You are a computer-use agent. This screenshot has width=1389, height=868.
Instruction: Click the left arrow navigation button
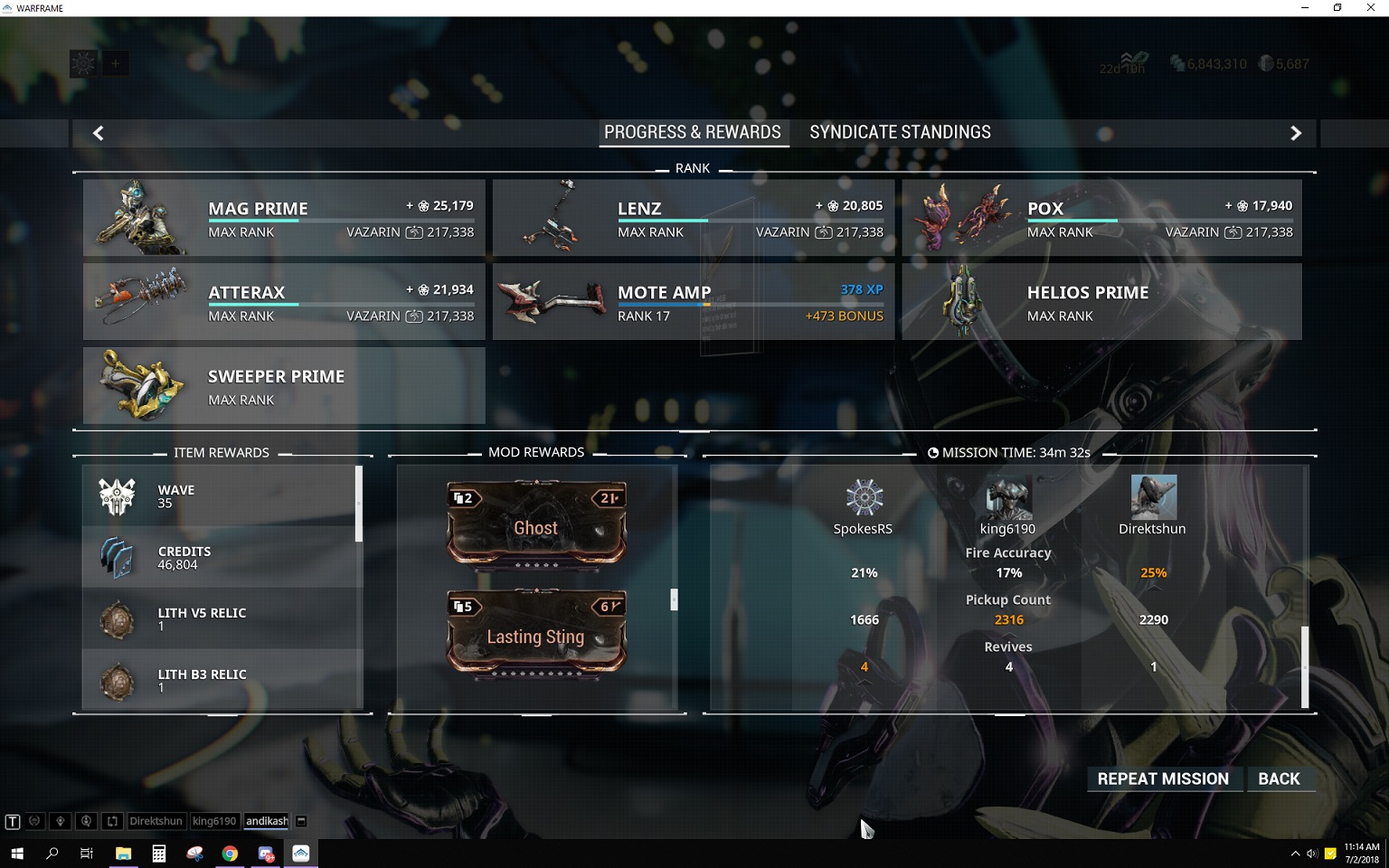coord(99,133)
